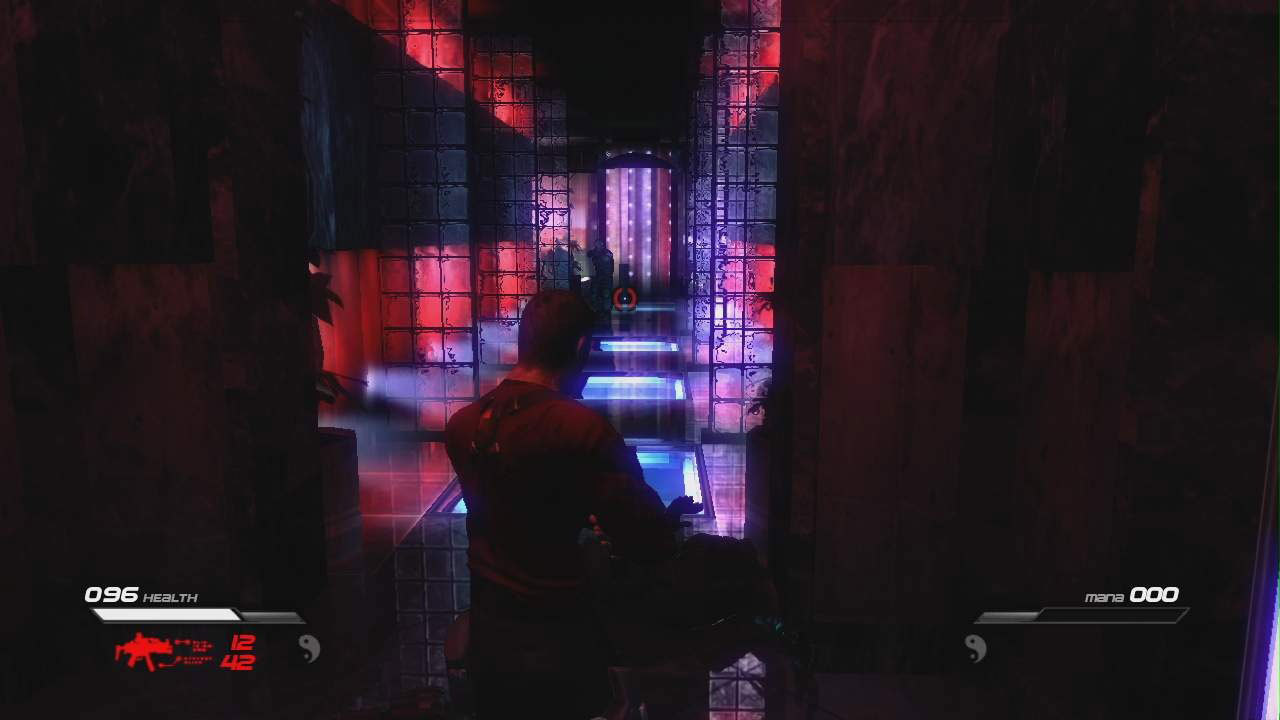The image size is (1280, 720).
Task: Select the reserve ammo count showing 42
Action: [x=238, y=663]
